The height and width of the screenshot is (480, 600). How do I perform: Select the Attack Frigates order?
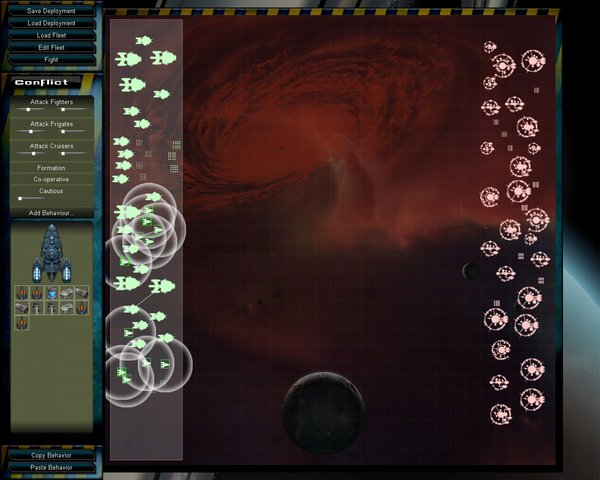51,124
